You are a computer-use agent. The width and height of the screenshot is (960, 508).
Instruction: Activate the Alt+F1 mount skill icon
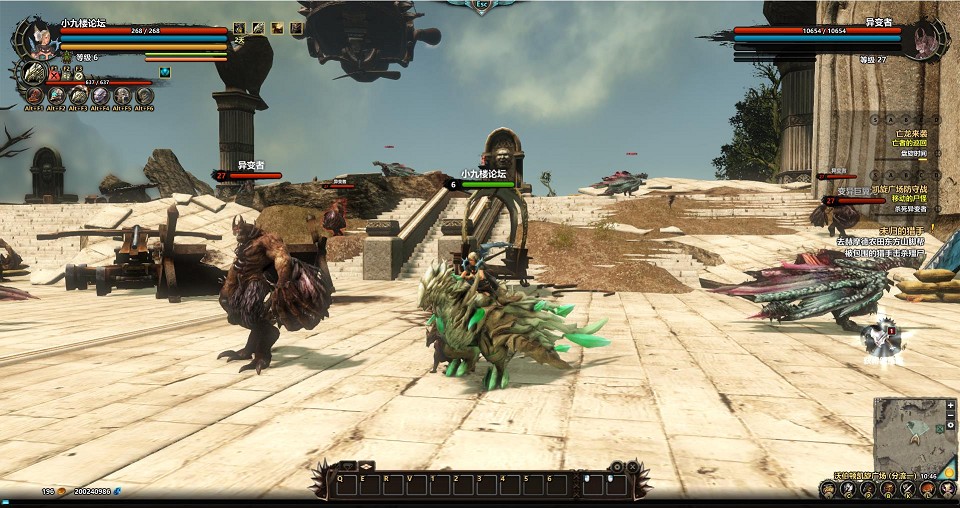[35, 96]
